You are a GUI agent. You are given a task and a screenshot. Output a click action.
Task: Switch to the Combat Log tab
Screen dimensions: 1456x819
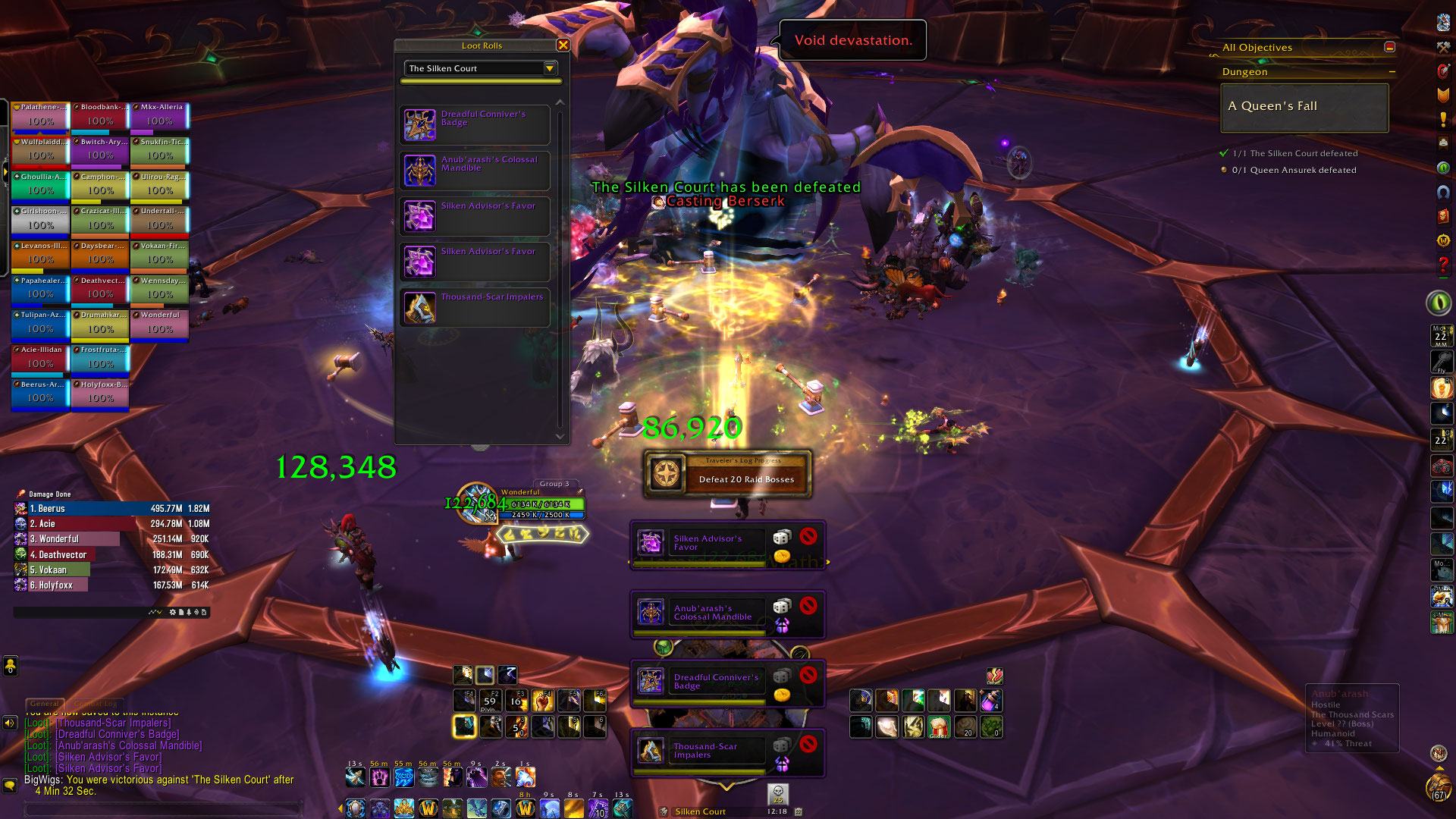click(x=96, y=704)
